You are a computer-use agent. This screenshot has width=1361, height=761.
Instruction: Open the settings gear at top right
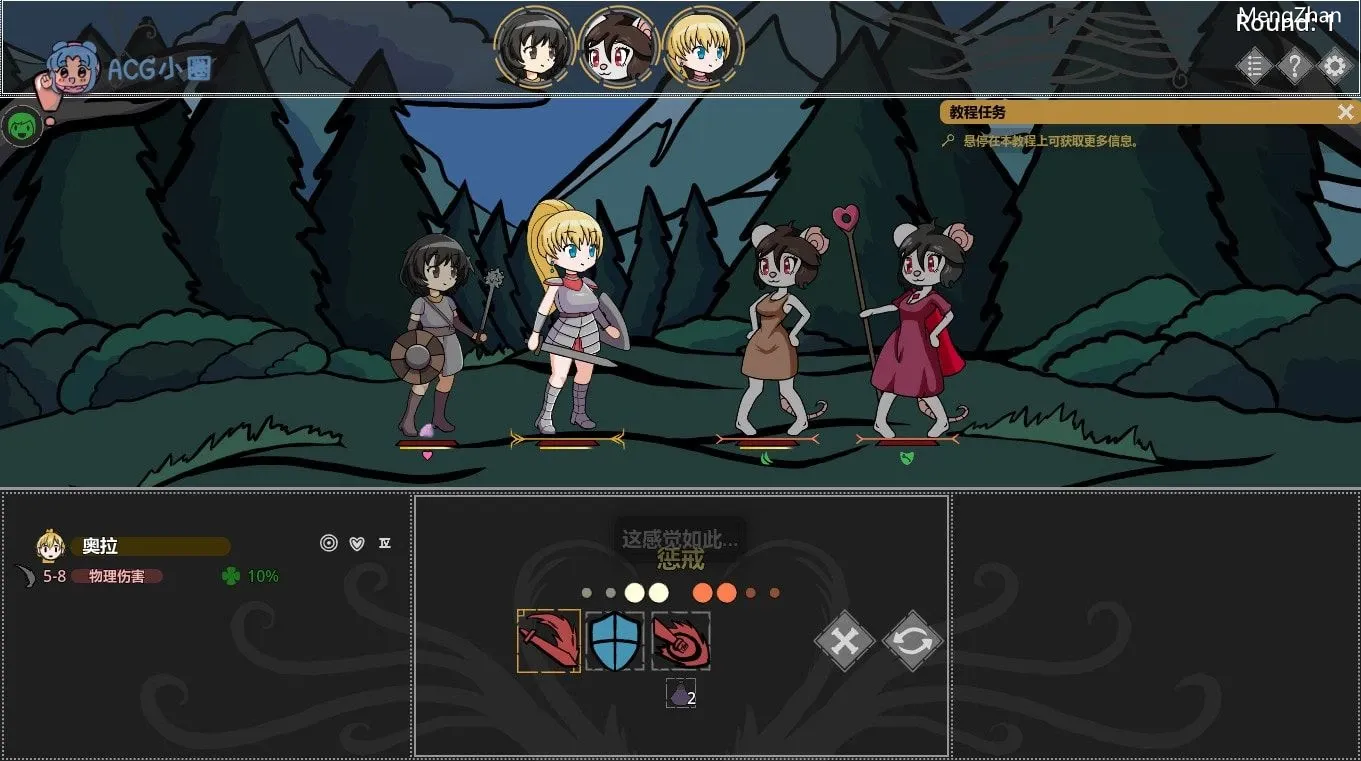tap(1335, 66)
